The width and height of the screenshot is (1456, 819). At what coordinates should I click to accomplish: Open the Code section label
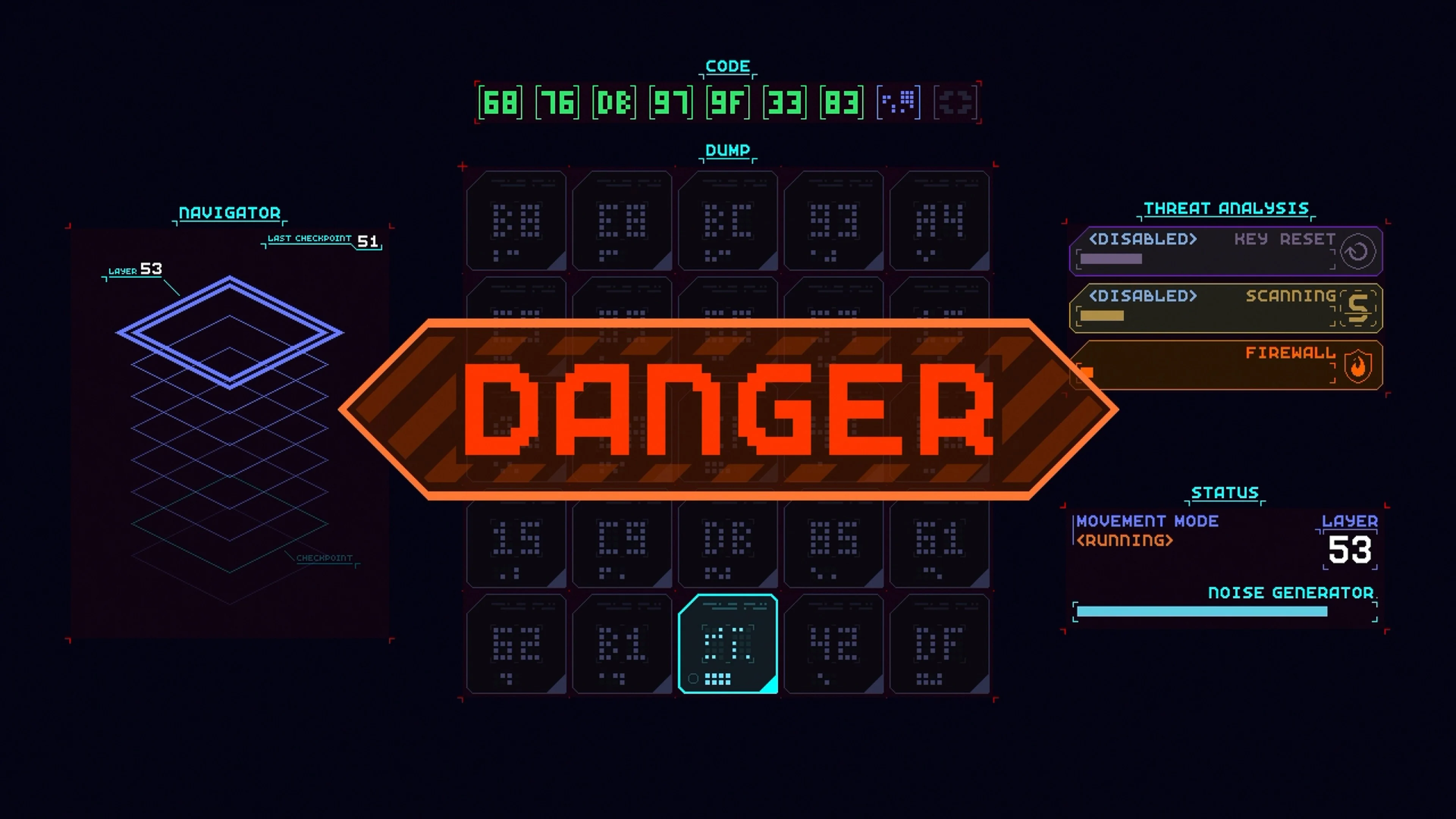coord(728,66)
